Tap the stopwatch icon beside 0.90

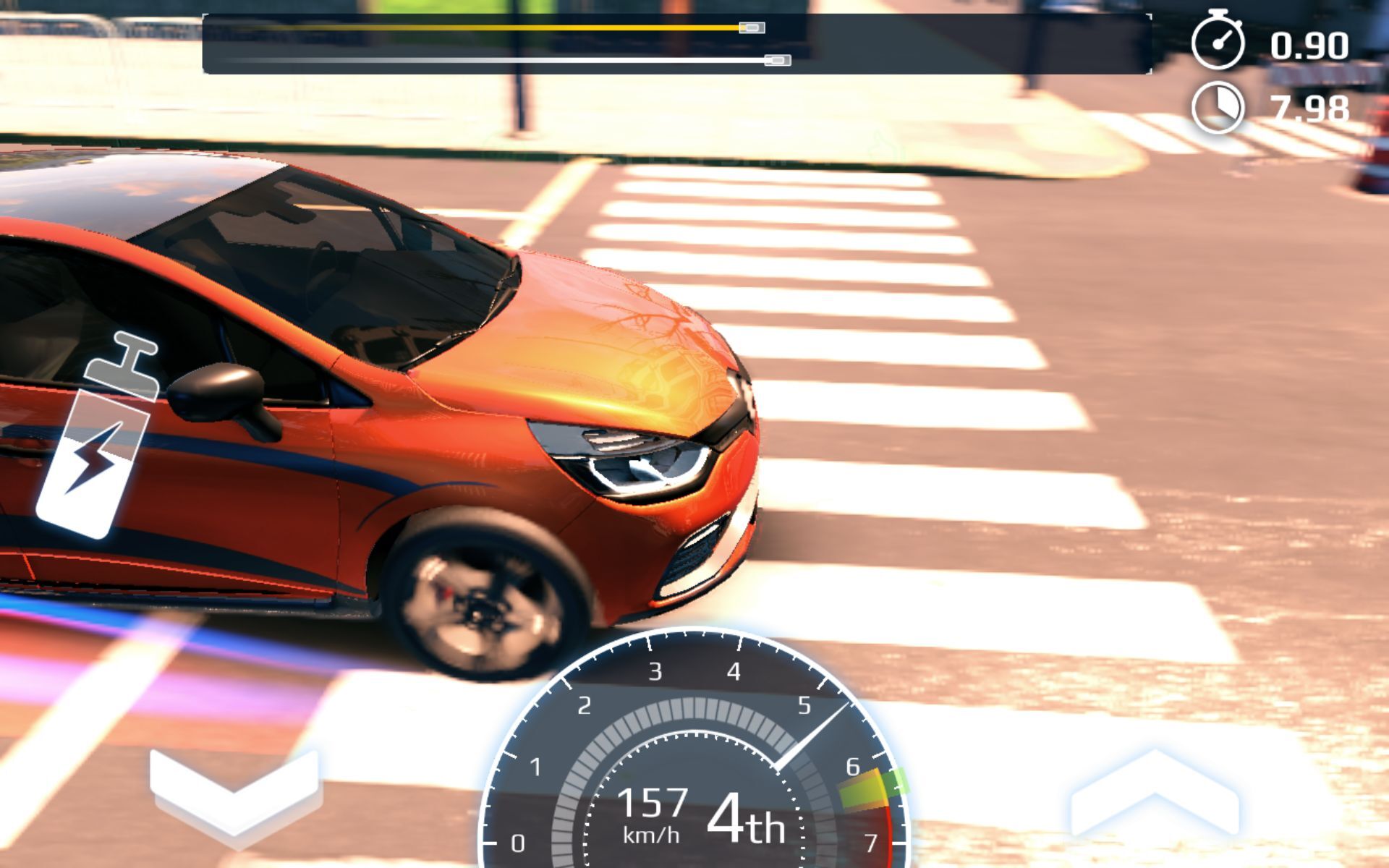tap(1218, 41)
